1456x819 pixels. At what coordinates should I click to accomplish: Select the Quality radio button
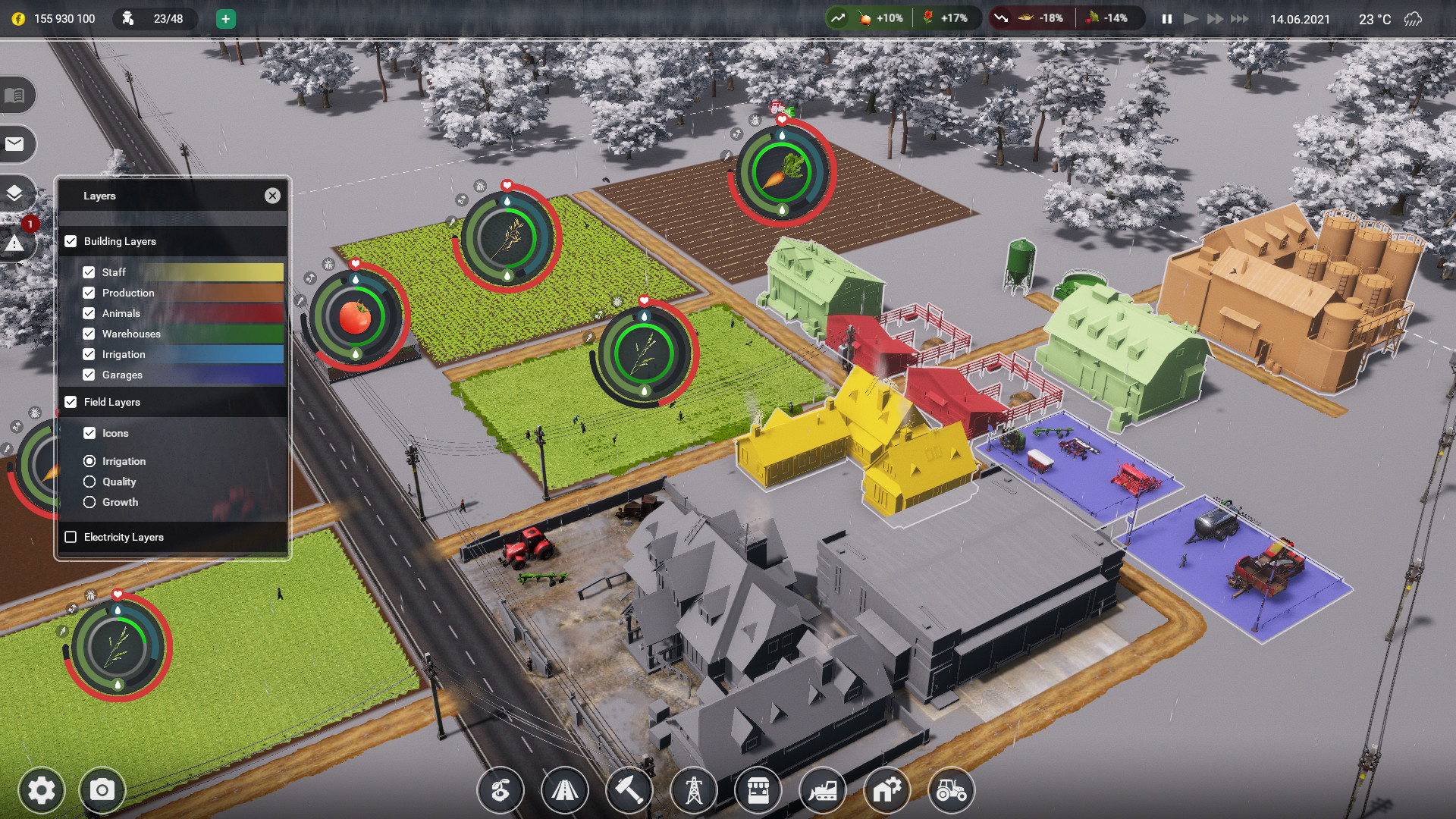(x=90, y=482)
